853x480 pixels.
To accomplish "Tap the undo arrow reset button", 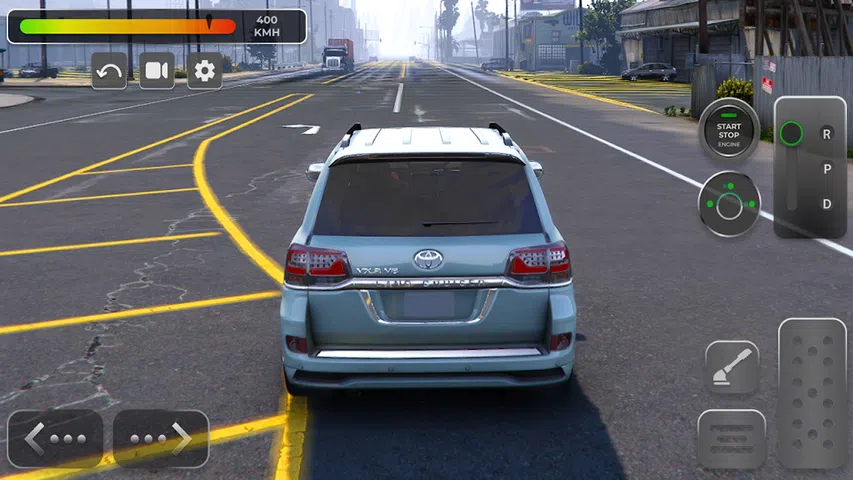I will 109,71.
